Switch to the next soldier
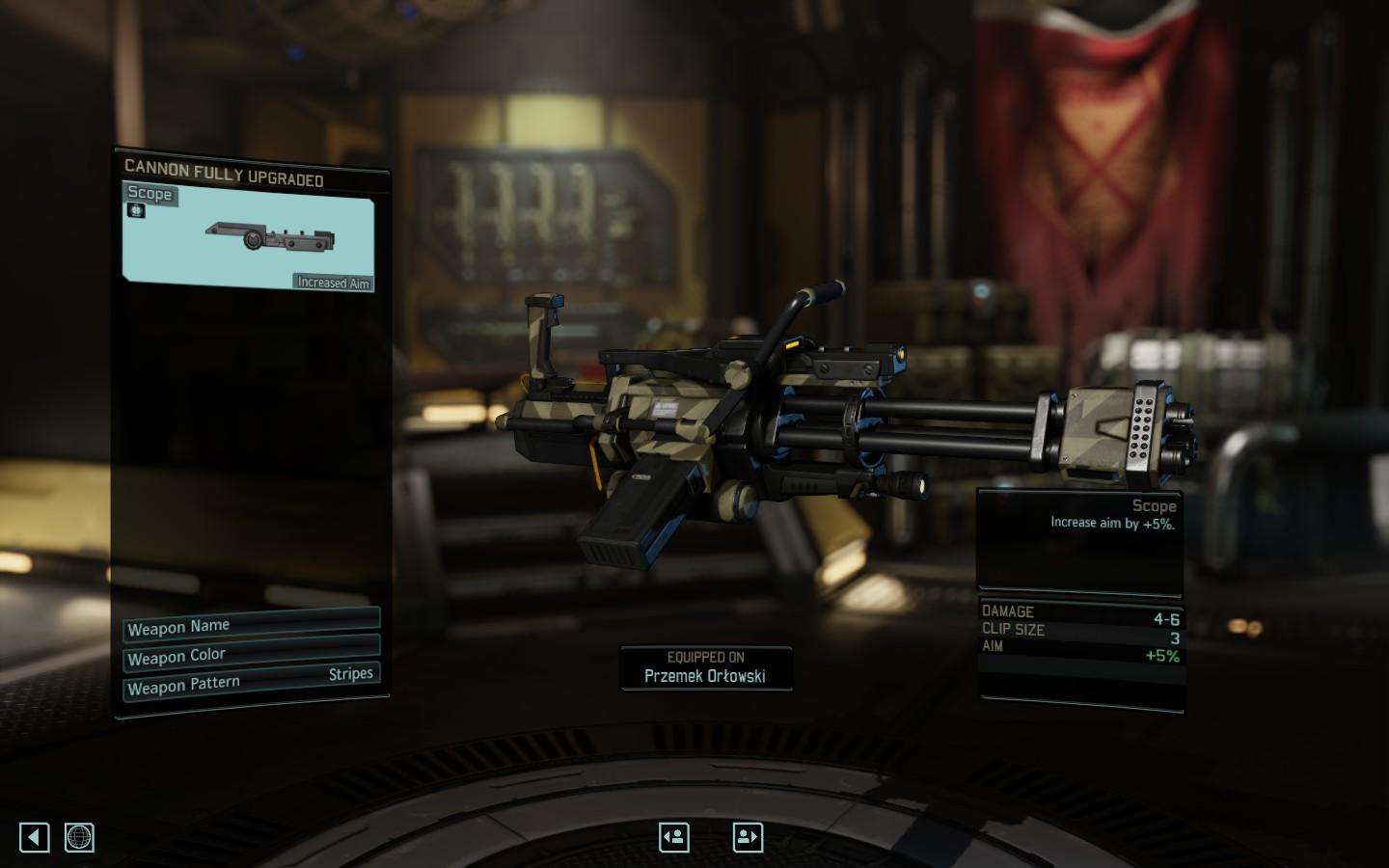The height and width of the screenshot is (868, 1389). click(748, 836)
